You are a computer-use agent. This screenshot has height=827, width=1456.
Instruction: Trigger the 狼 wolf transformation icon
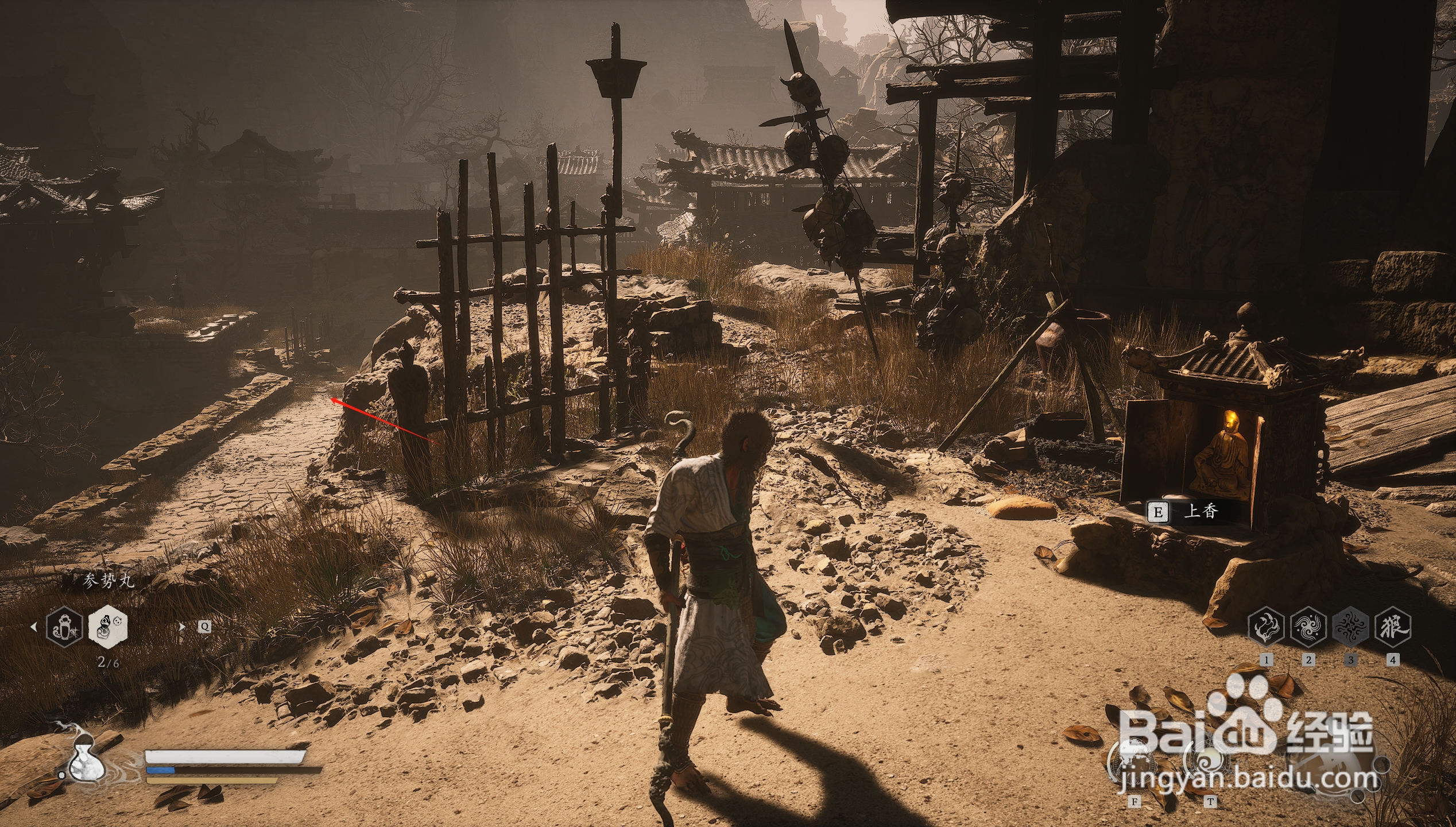[1393, 627]
